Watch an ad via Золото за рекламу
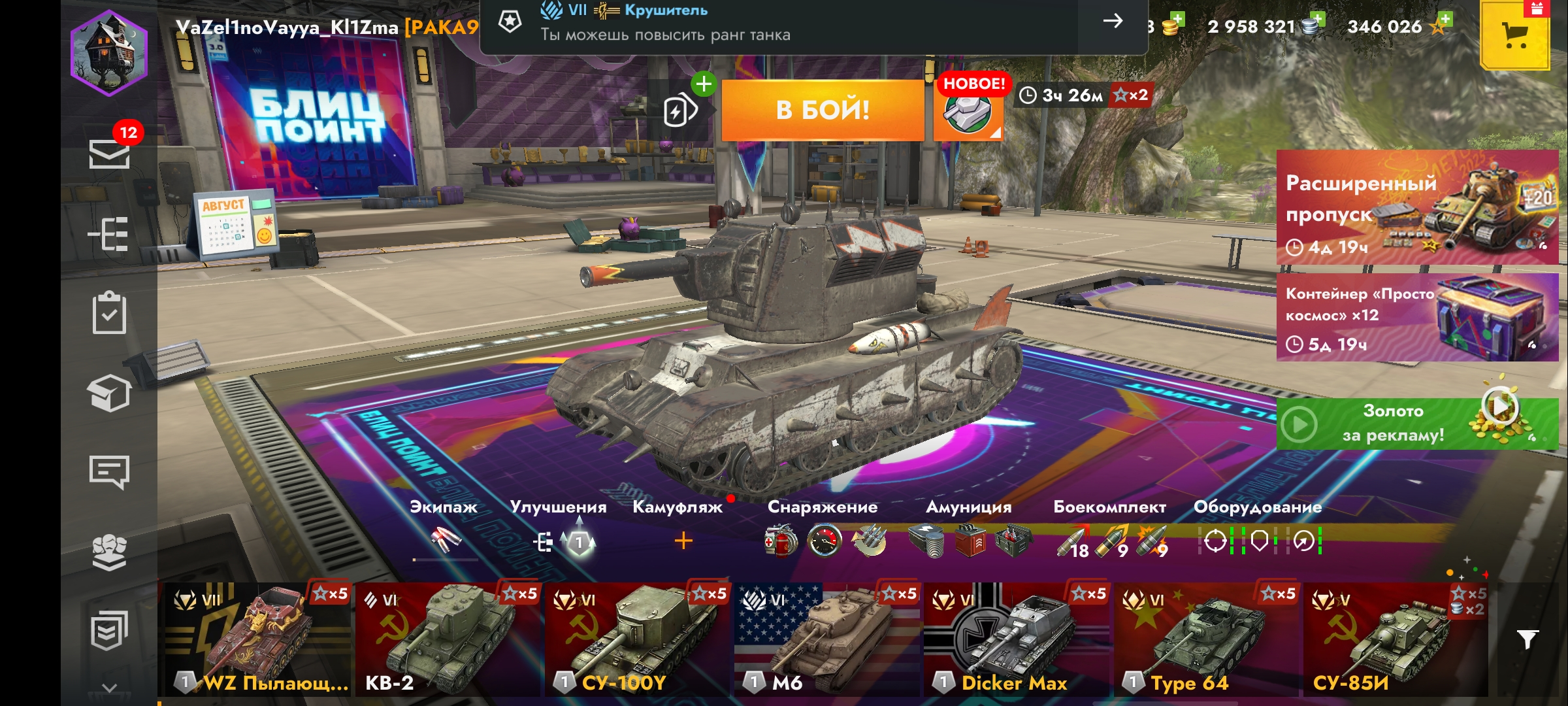1568x706 pixels. (1417, 424)
